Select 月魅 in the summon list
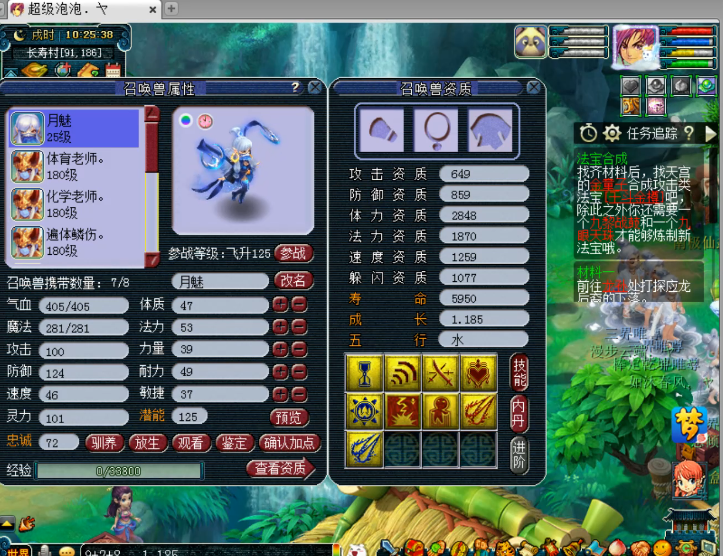The height and width of the screenshot is (556, 723). coord(74,128)
